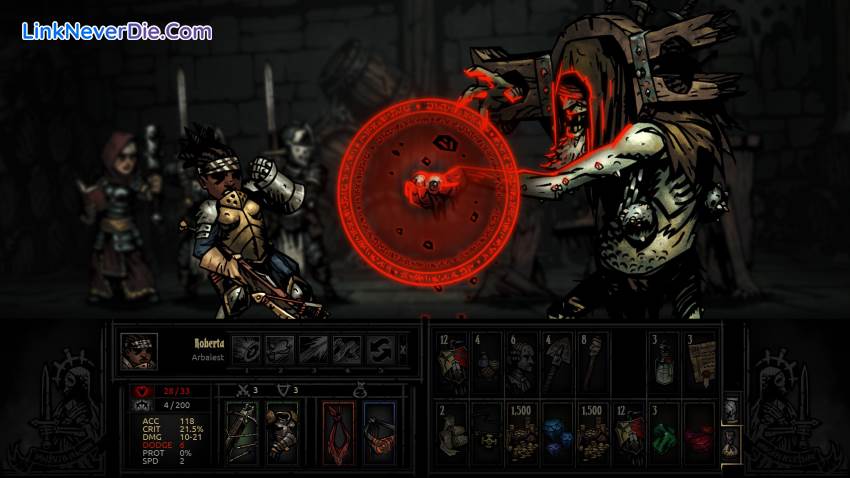Pass the turn with the X button

point(403,350)
